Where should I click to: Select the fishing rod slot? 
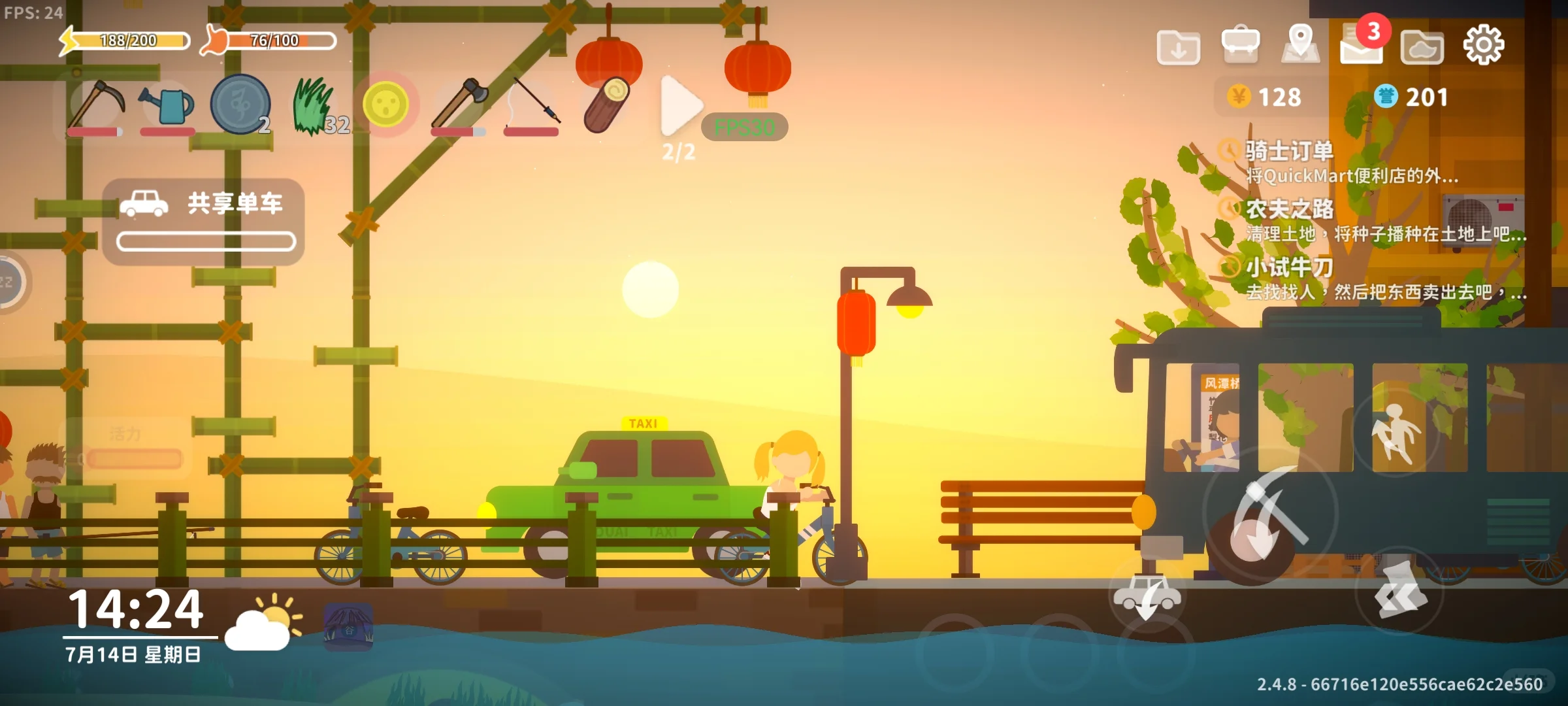coord(532,103)
